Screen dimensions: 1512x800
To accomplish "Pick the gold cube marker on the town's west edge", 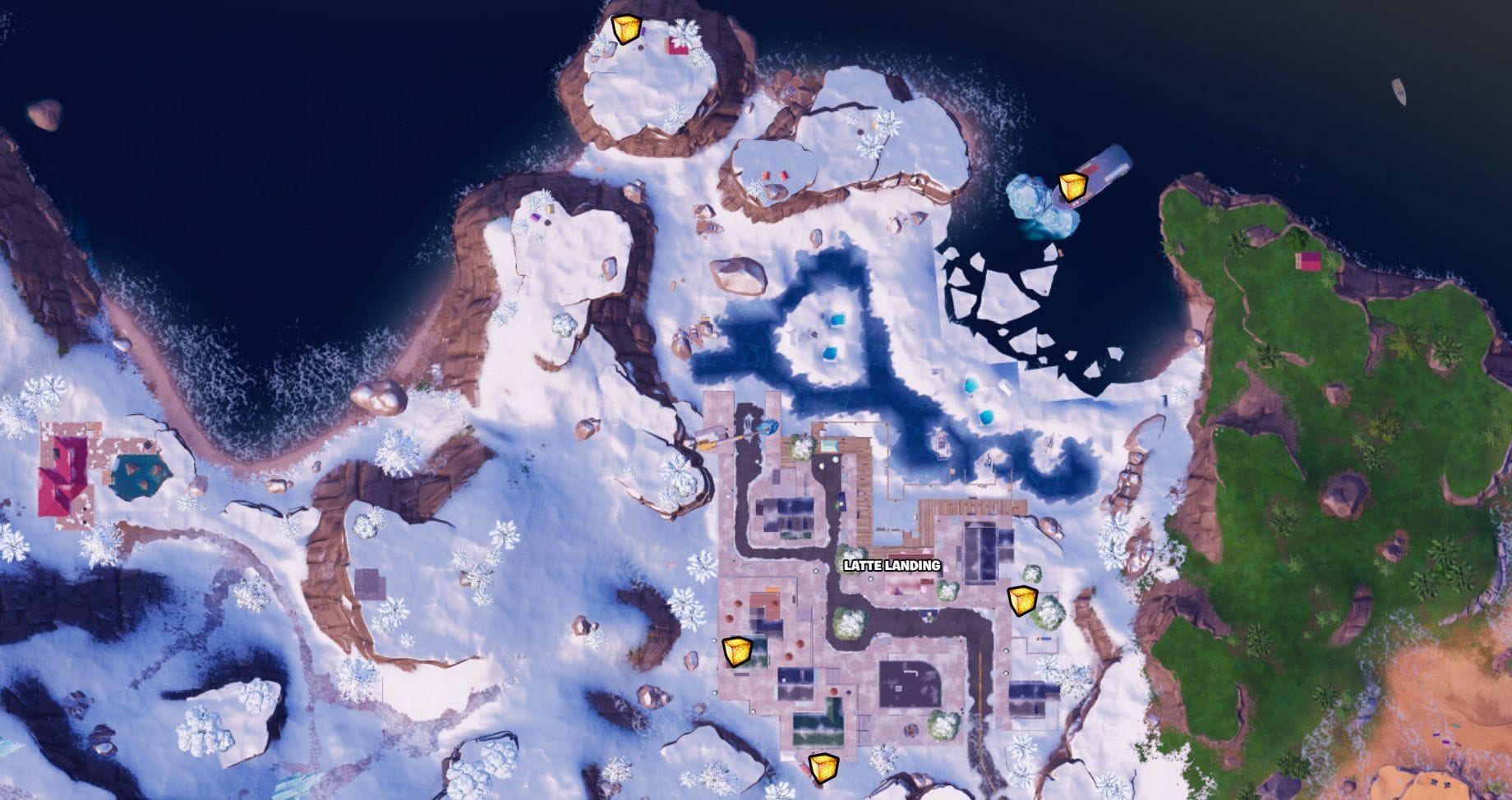I will click(x=736, y=651).
